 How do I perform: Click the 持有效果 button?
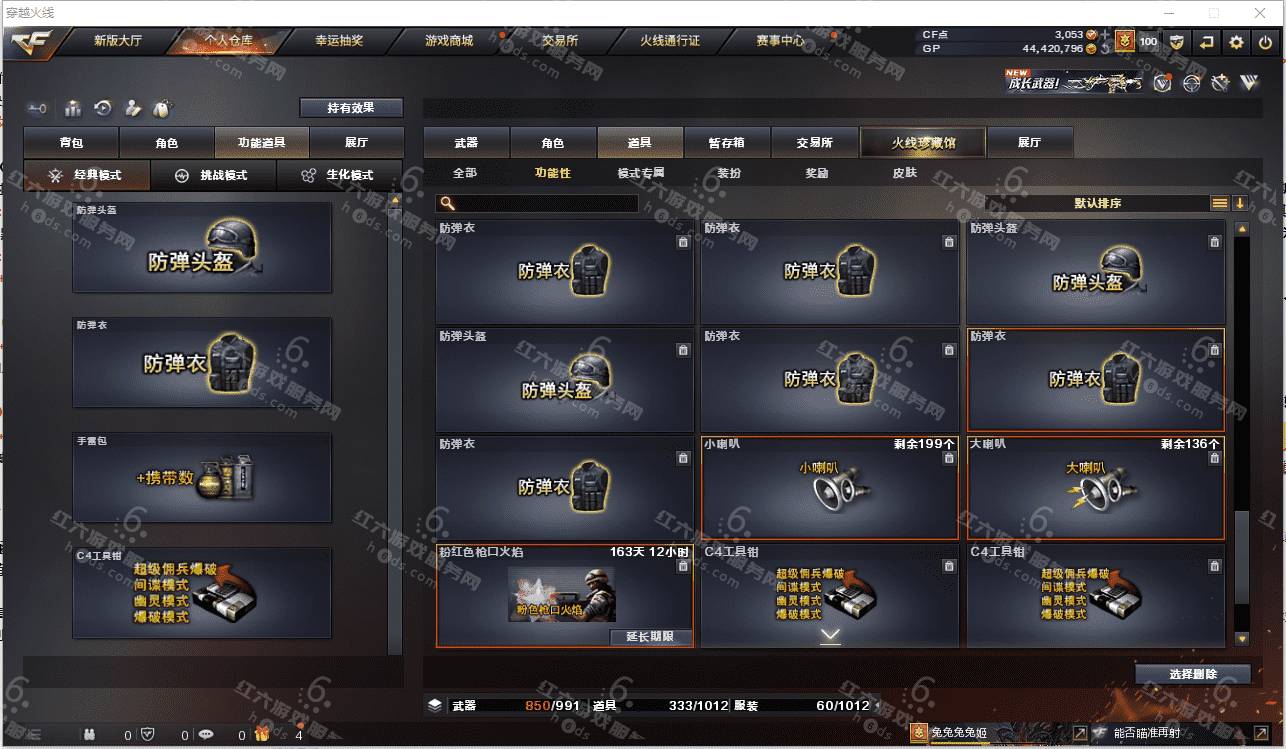click(x=351, y=108)
